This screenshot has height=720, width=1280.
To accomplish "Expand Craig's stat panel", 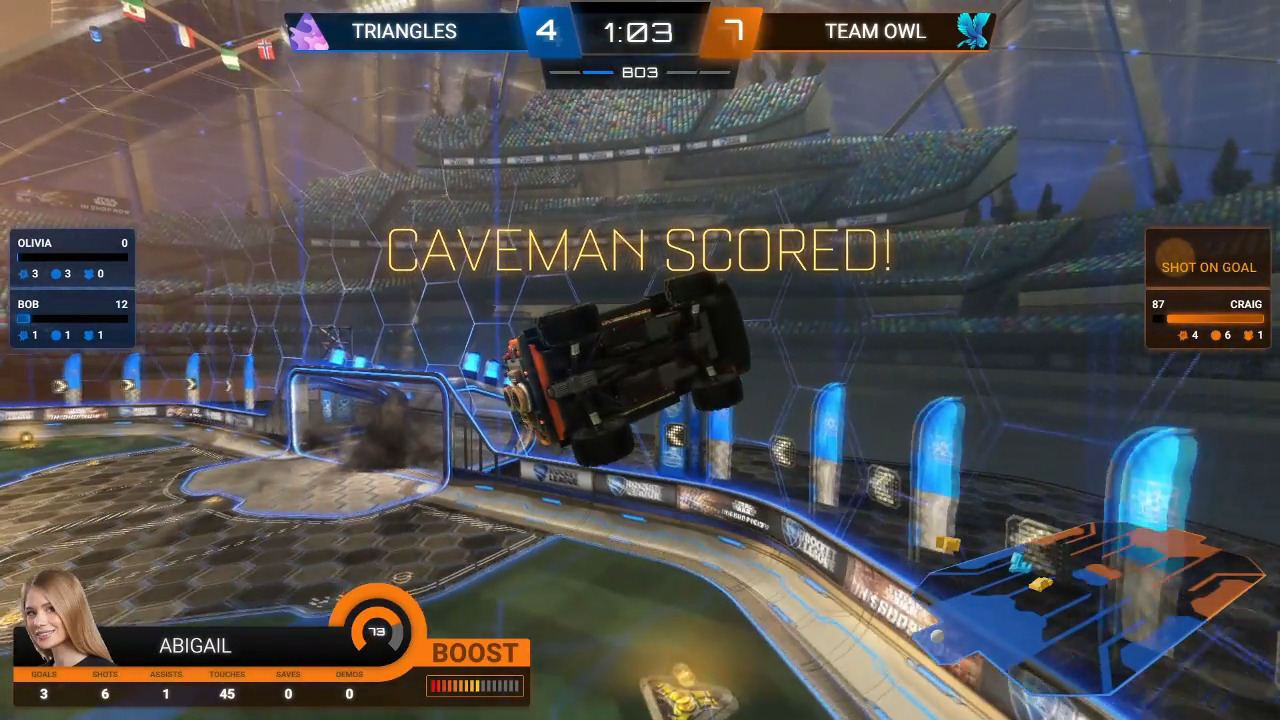I will pyautogui.click(x=1207, y=320).
